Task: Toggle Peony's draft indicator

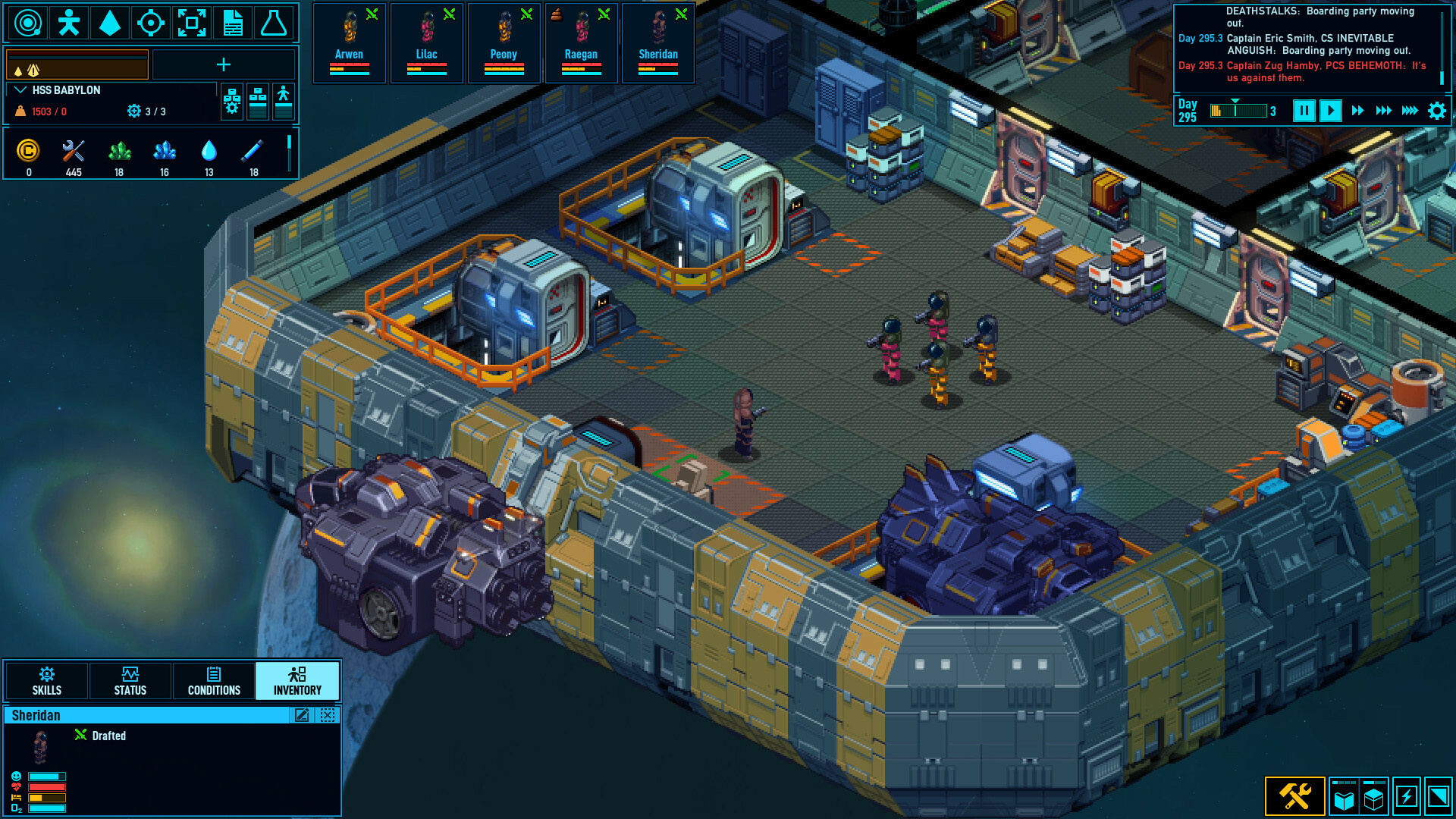Action: click(526, 13)
